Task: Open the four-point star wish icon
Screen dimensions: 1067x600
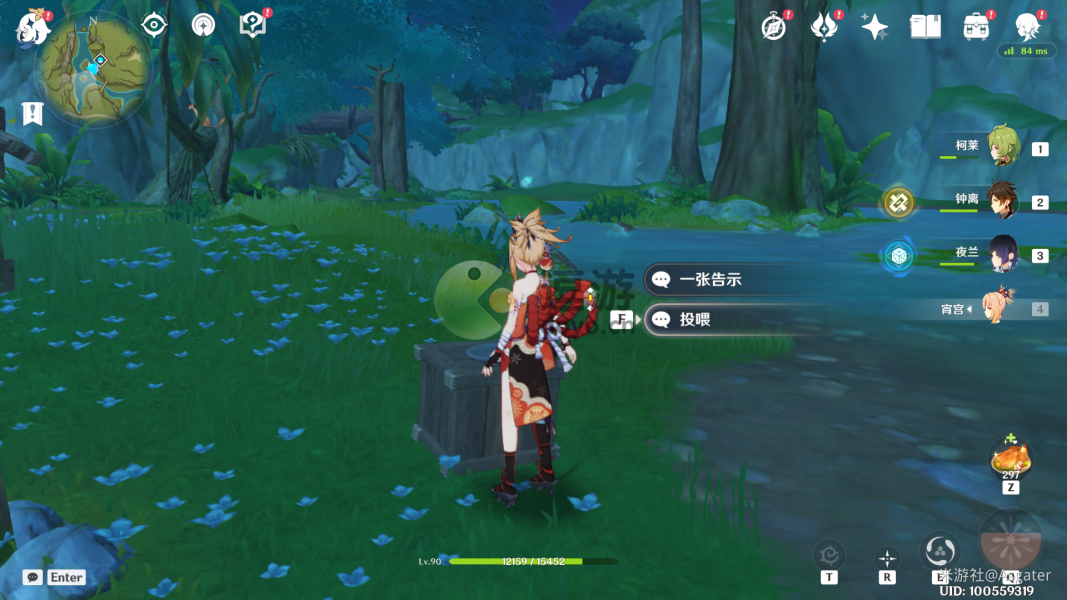Action: tap(874, 27)
